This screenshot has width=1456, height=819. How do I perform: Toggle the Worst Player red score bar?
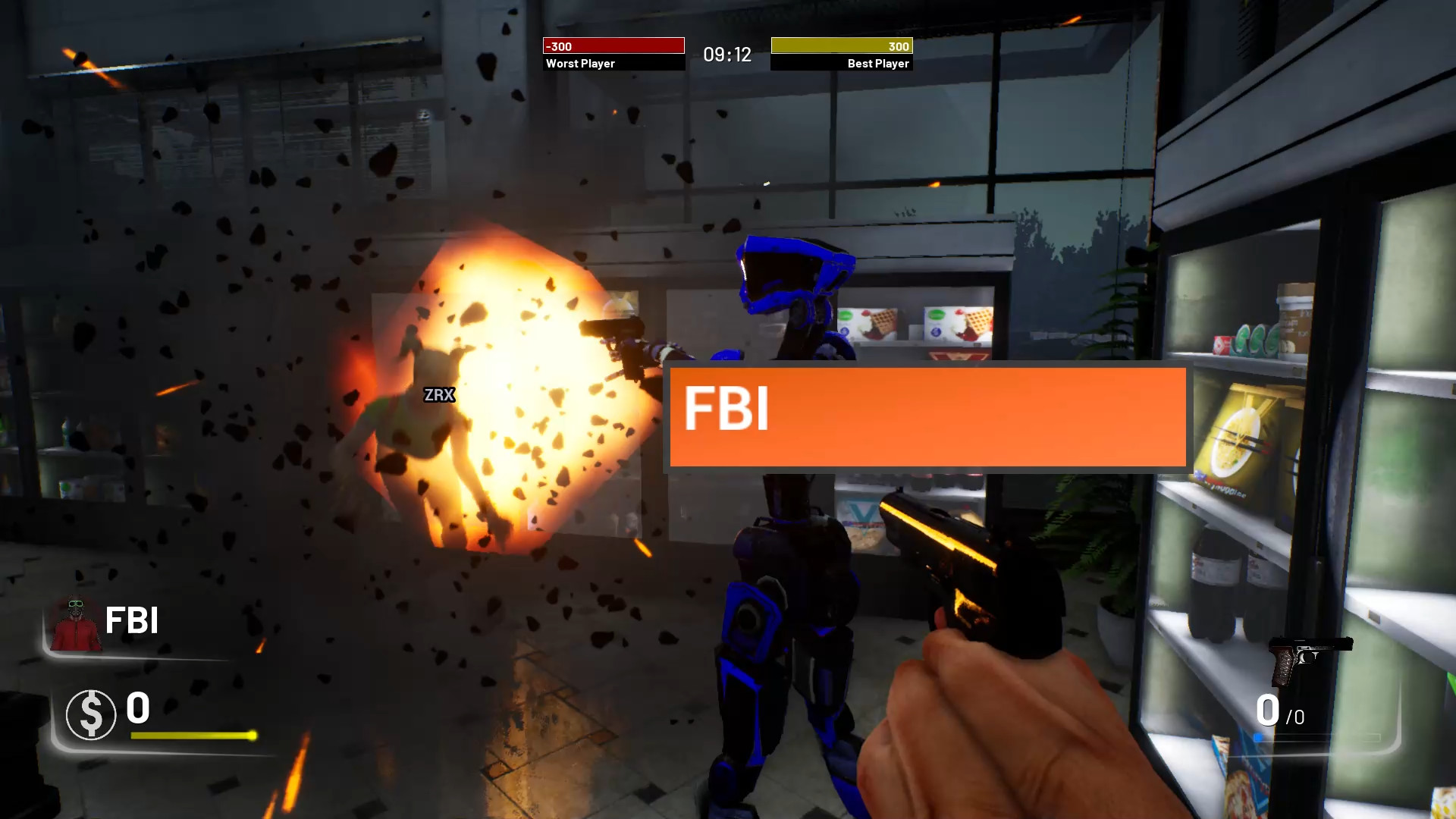pos(613,46)
